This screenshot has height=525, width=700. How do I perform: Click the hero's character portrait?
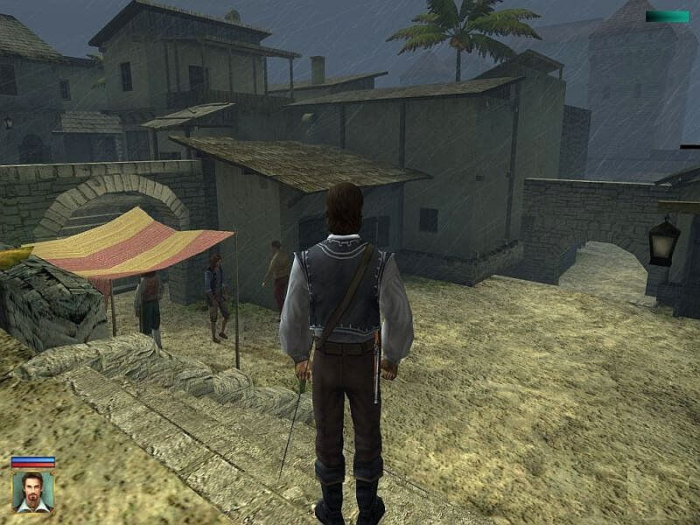33,491
